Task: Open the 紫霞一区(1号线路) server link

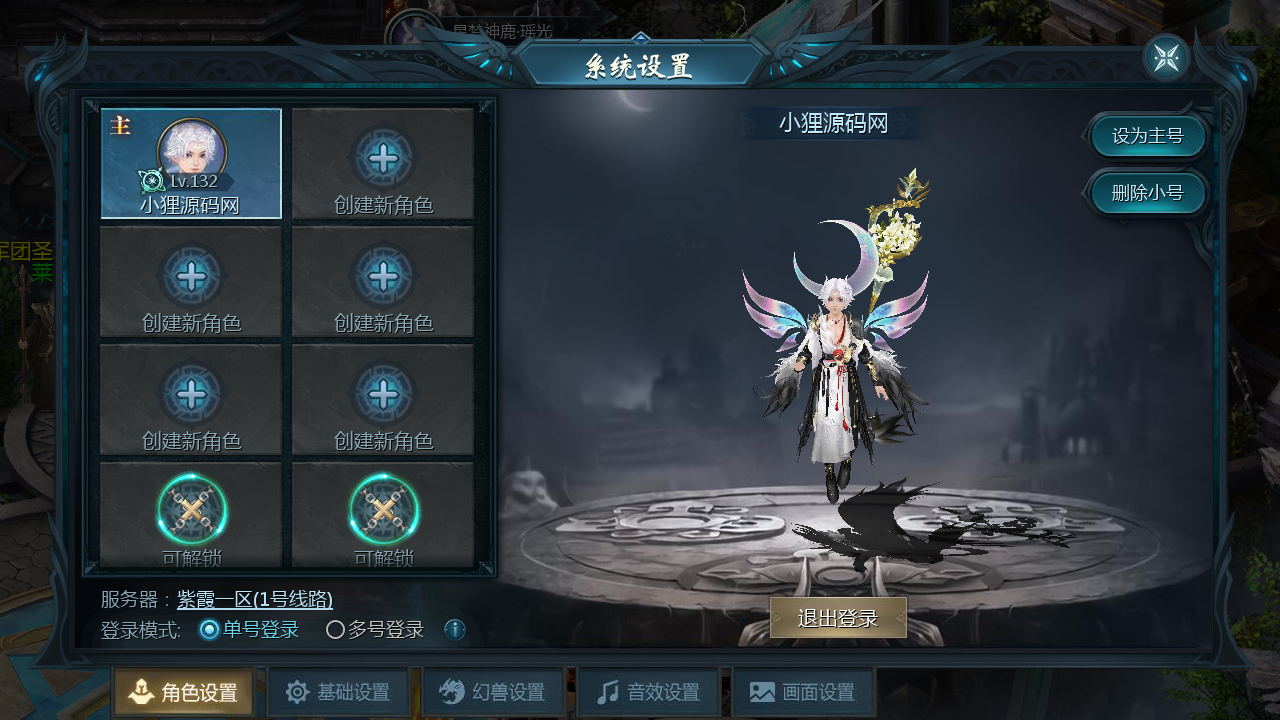Action: (x=255, y=600)
